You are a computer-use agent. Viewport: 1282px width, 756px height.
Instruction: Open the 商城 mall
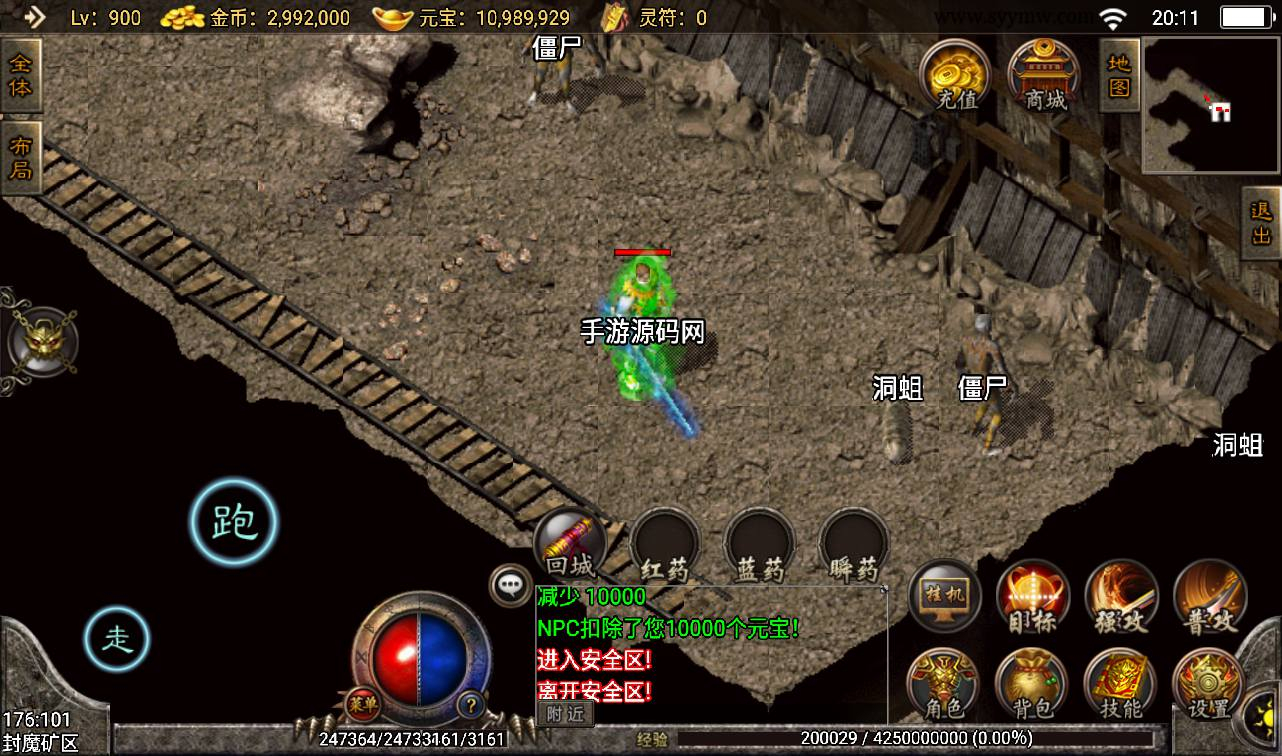(1044, 74)
